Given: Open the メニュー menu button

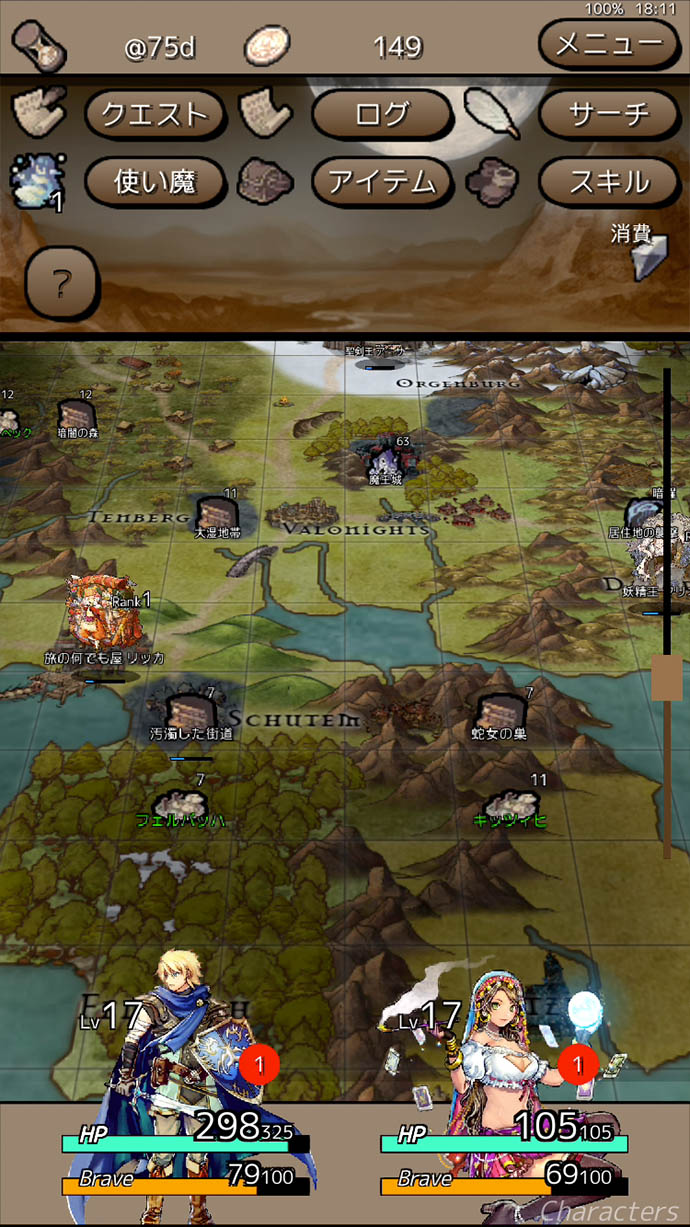Looking at the screenshot, I should 608,44.
